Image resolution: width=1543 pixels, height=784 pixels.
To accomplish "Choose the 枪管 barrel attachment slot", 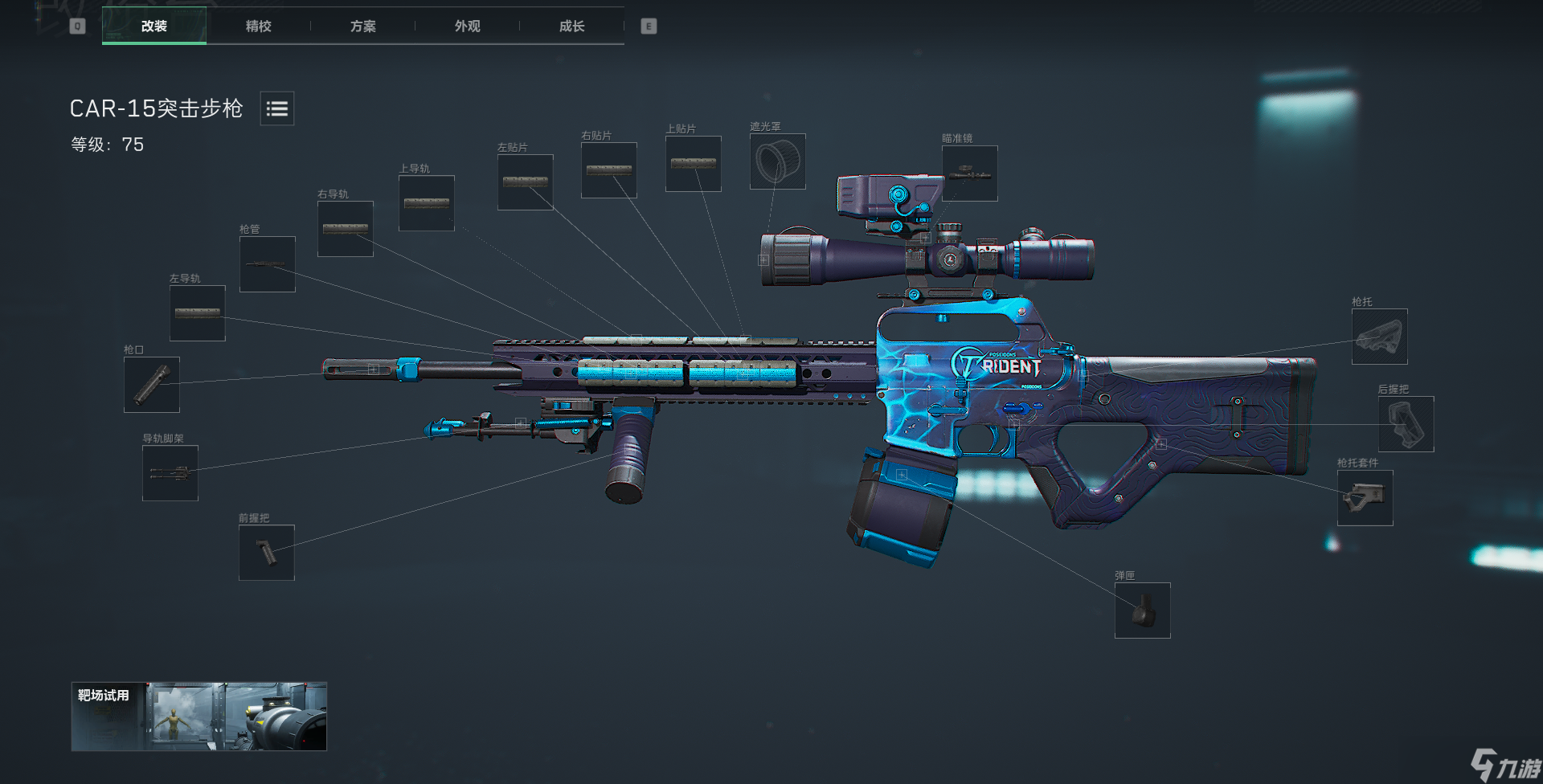I will point(268,264).
